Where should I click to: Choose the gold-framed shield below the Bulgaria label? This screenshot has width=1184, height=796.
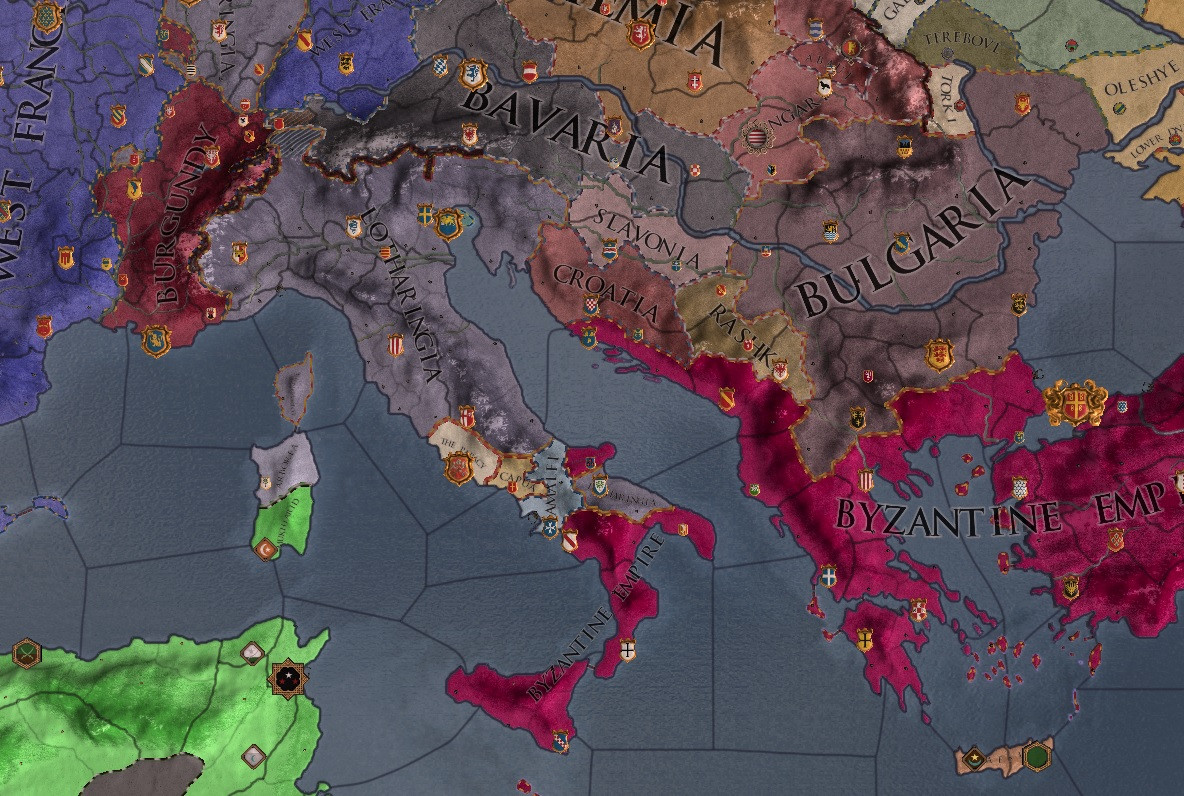coord(938,353)
